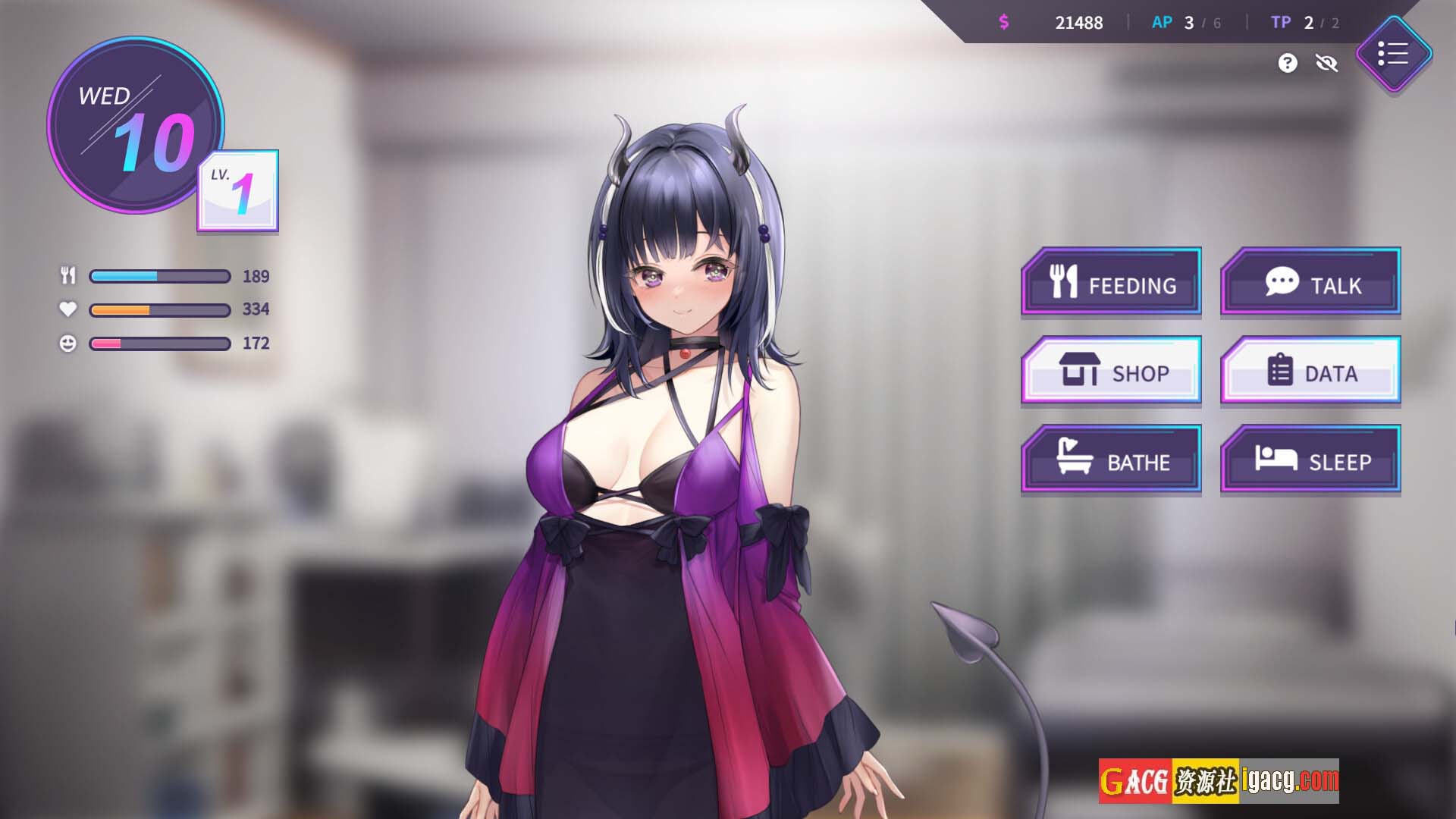Choose the Talk button

coord(1310,282)
